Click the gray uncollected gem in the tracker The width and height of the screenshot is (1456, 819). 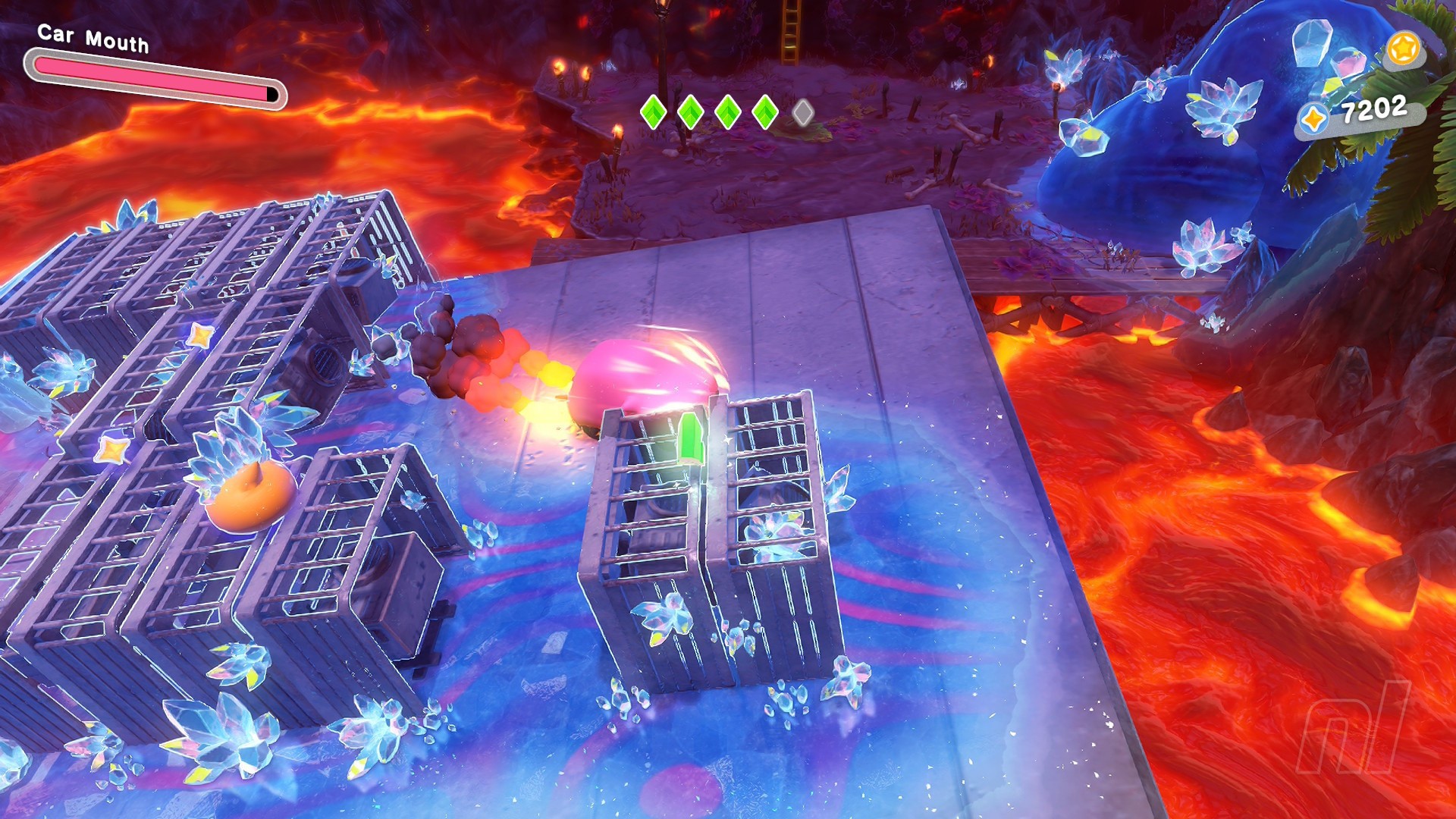[802, 113]
